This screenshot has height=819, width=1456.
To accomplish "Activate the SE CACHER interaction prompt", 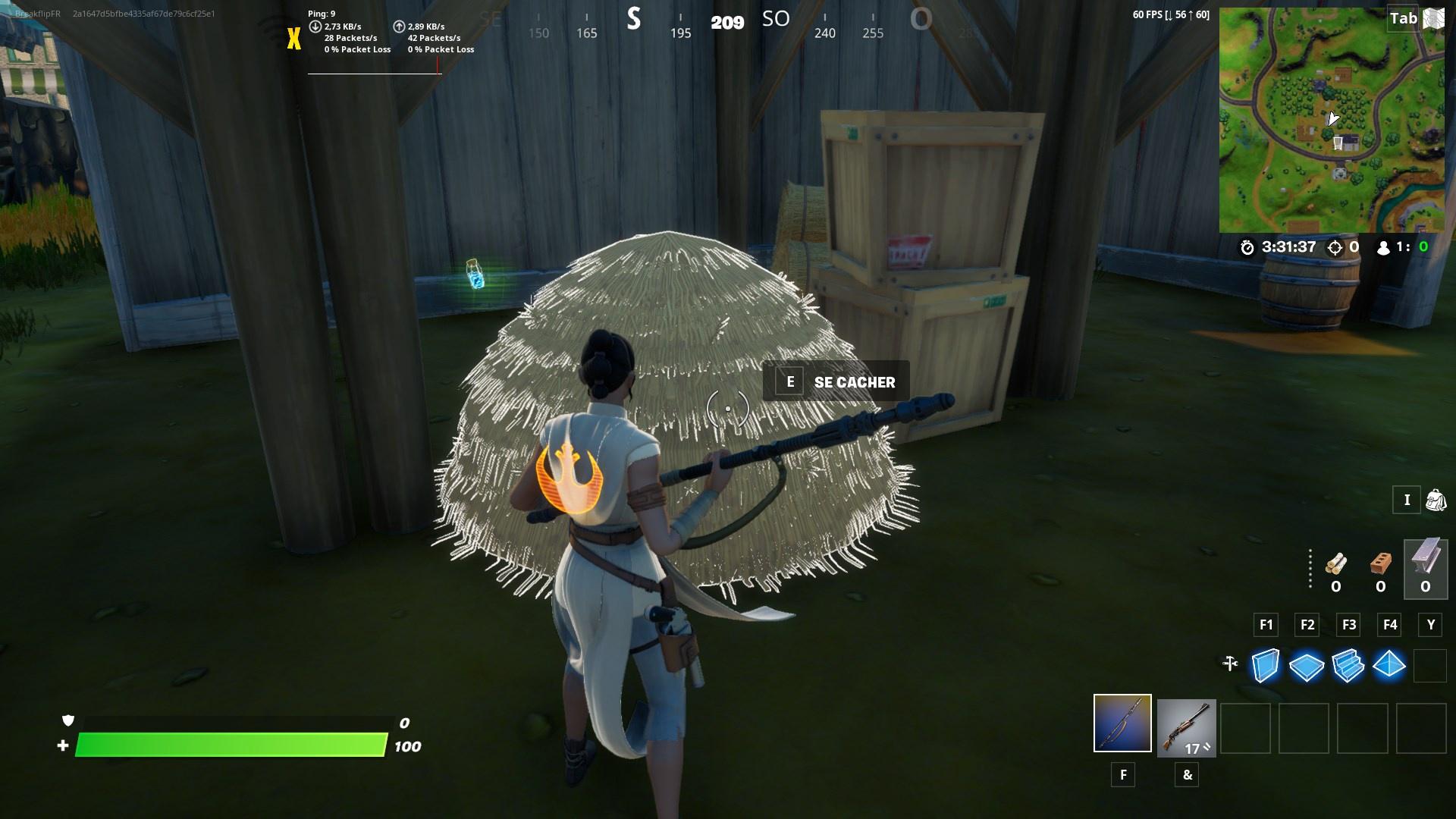I will coord(834,381).
